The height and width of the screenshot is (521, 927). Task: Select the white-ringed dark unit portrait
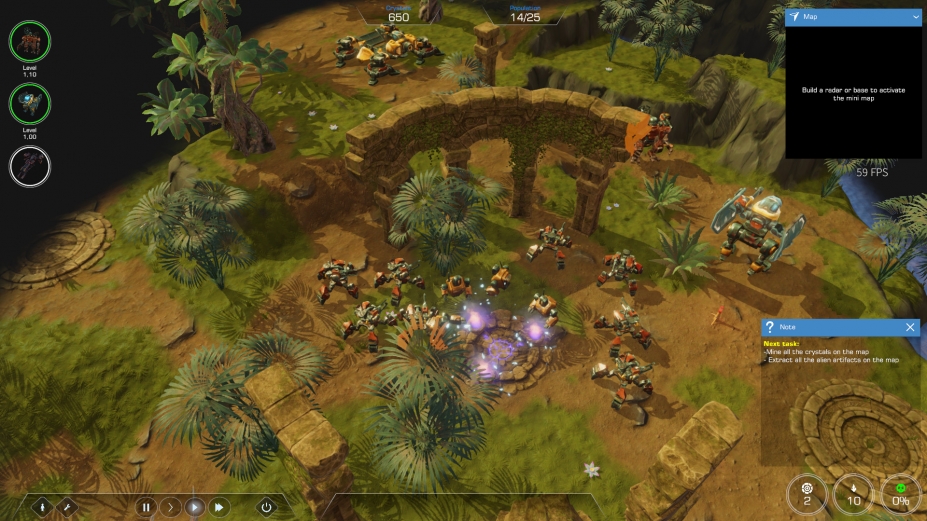point(30,166)
